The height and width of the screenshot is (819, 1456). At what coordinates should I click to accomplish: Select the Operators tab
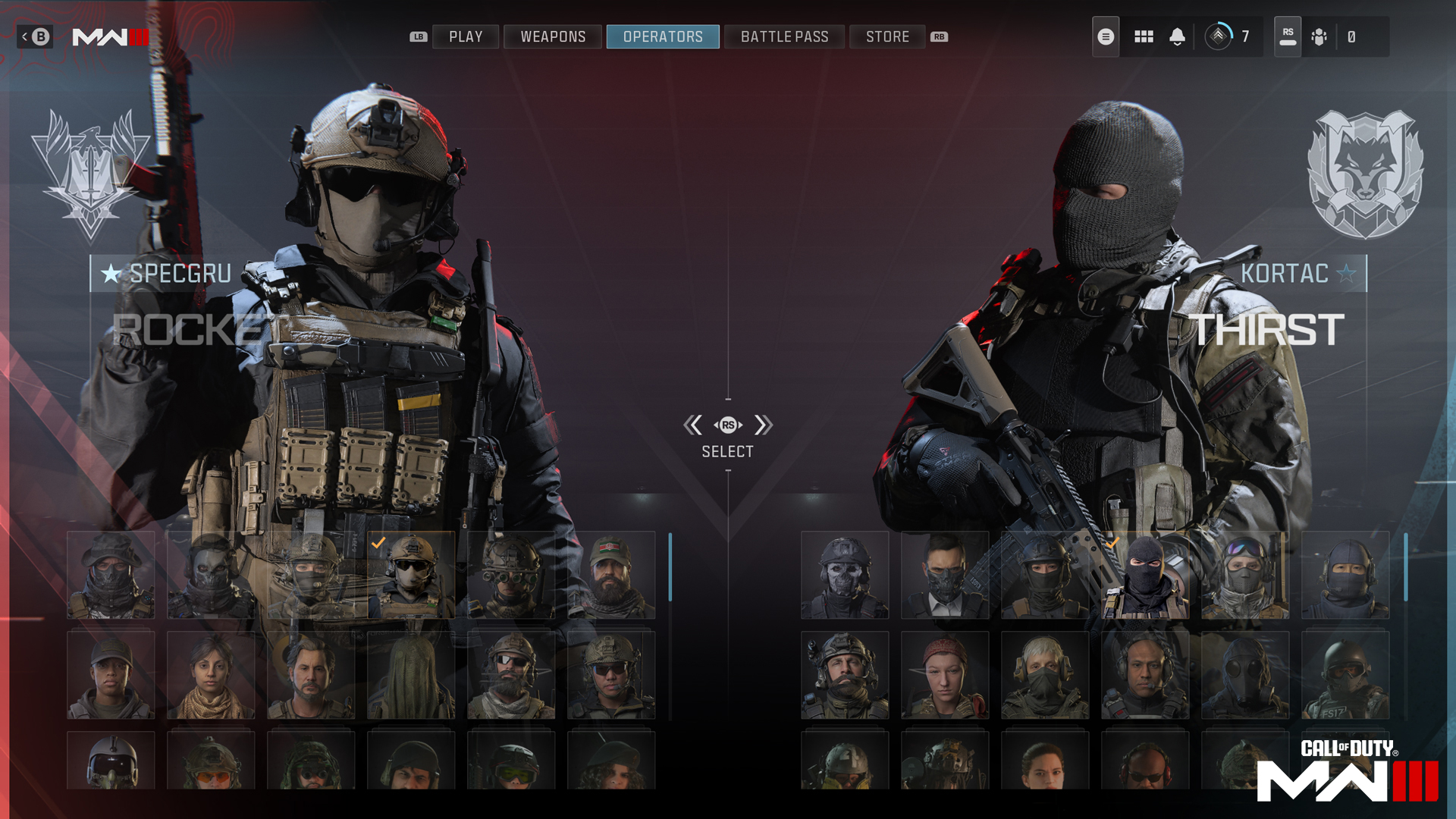[663, 36]
